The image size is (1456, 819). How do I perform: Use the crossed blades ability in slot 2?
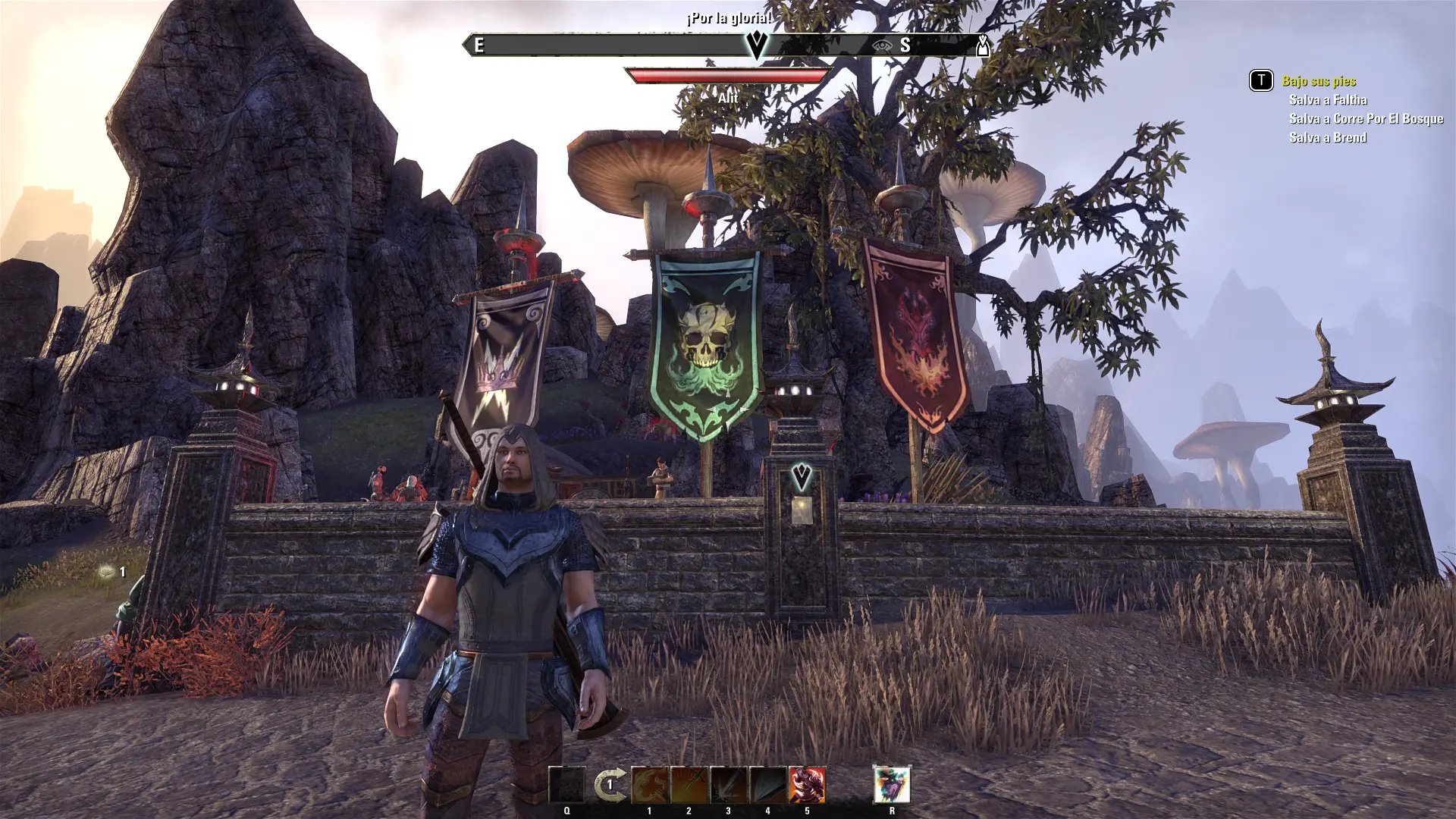click(x=689, y=785)
